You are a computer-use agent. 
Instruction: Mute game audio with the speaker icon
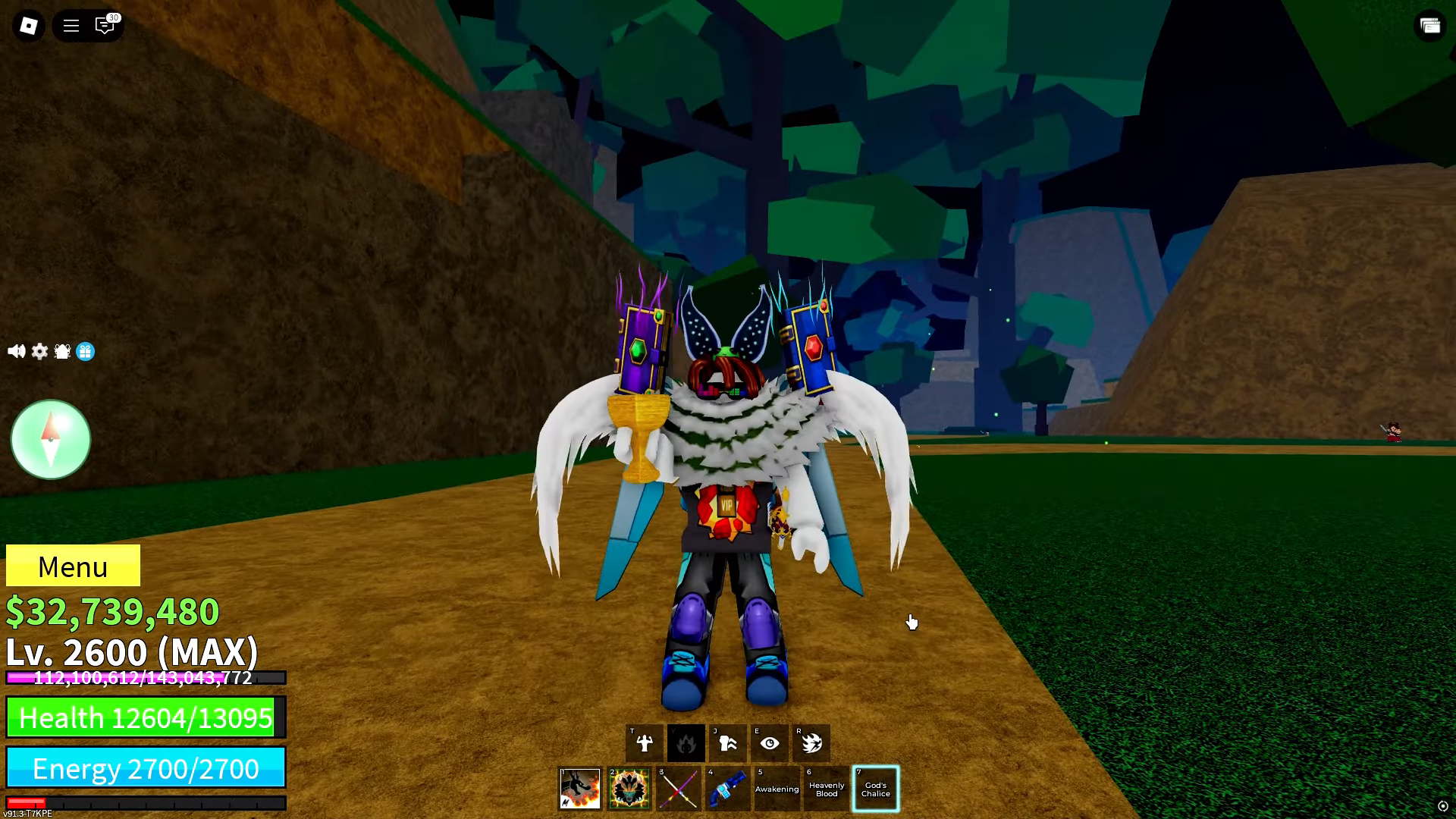[x=17, y=351]
